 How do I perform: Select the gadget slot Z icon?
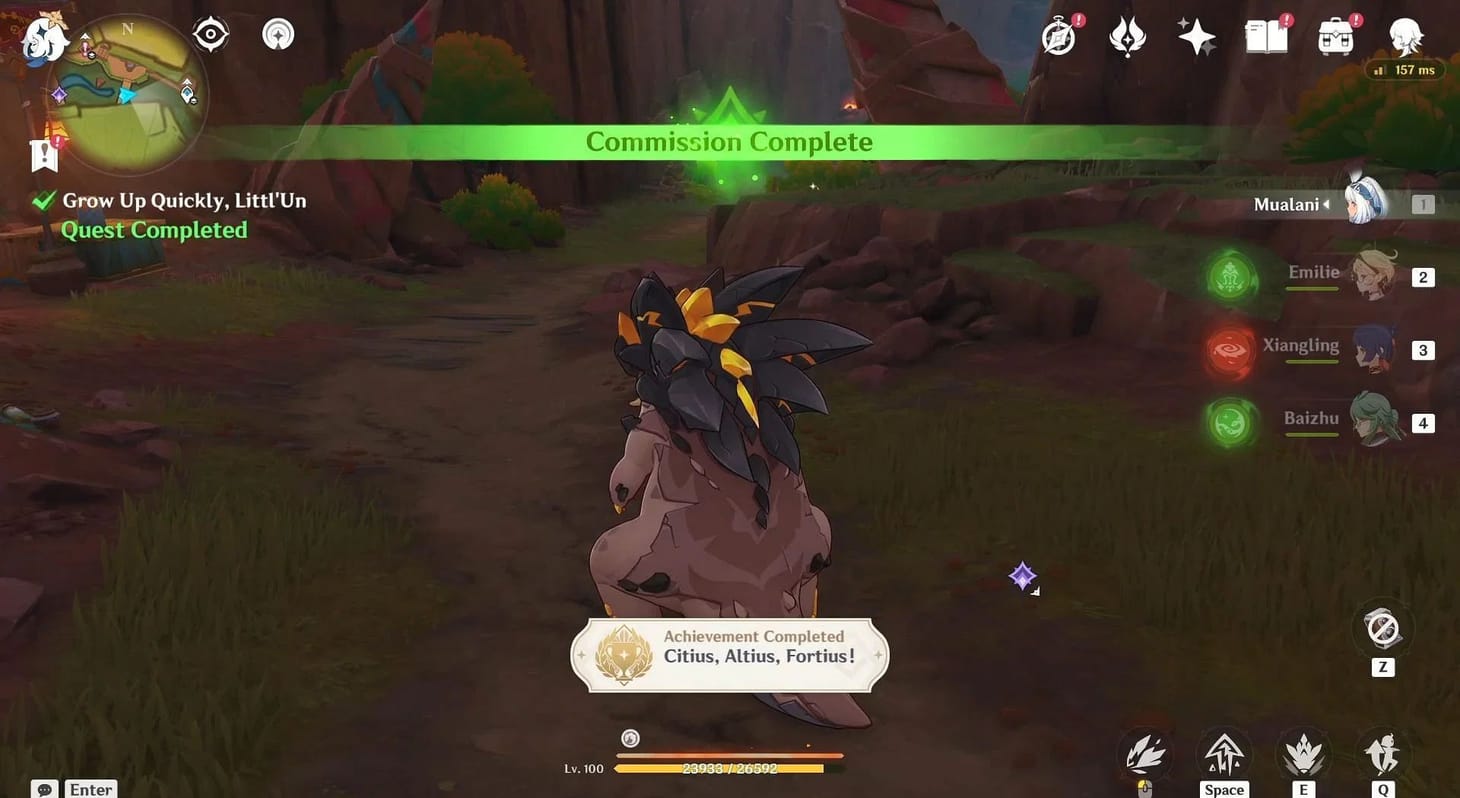pyautogui.click(x=1383, y=628)
